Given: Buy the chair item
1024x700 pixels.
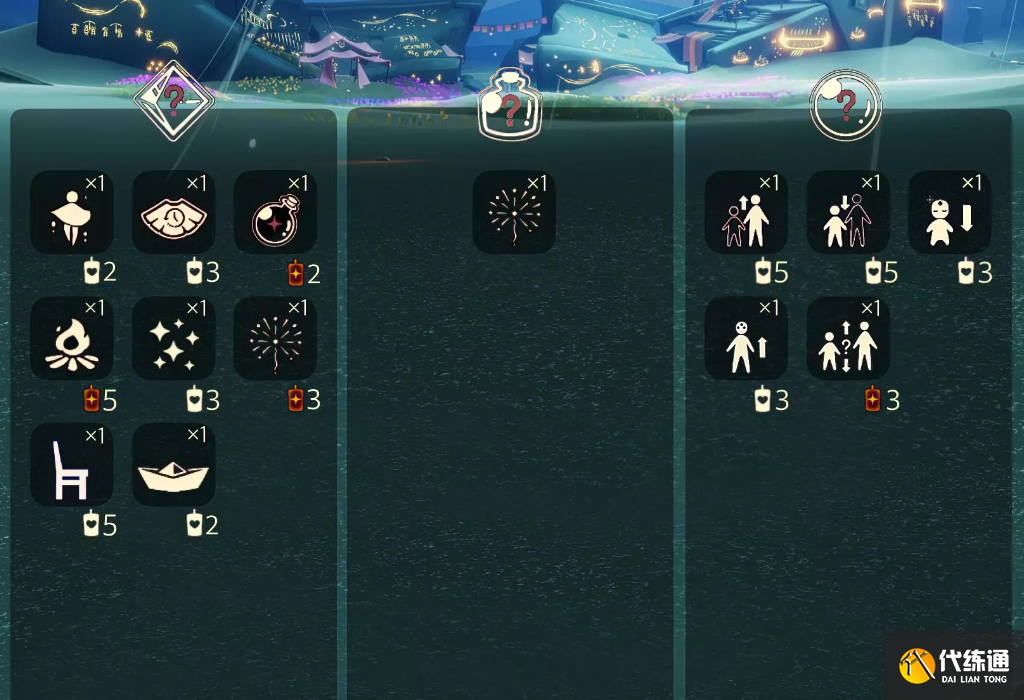Looking at the screenshot, I should (x=72, y=464).
